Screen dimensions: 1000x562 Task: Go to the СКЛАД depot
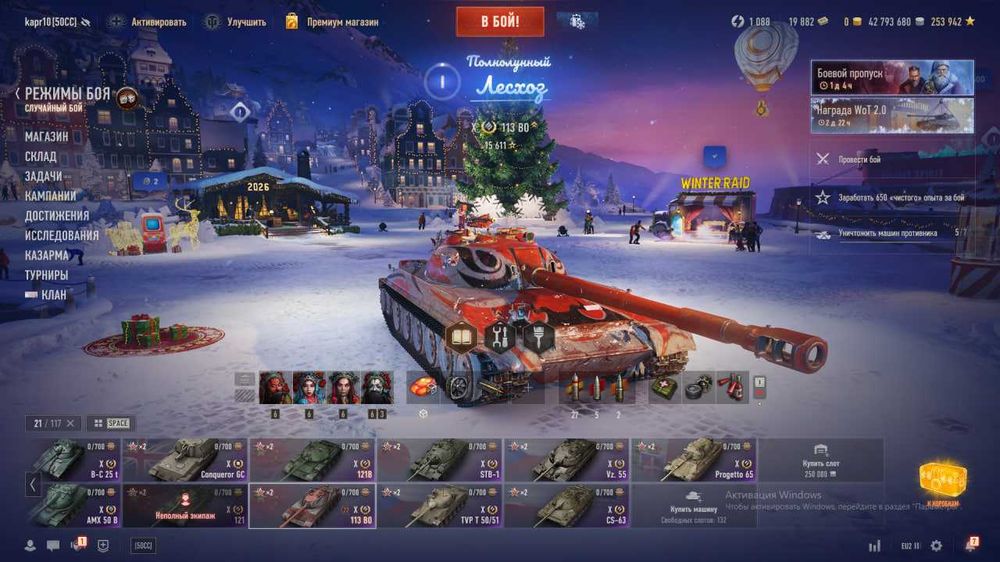pos(41,156)
